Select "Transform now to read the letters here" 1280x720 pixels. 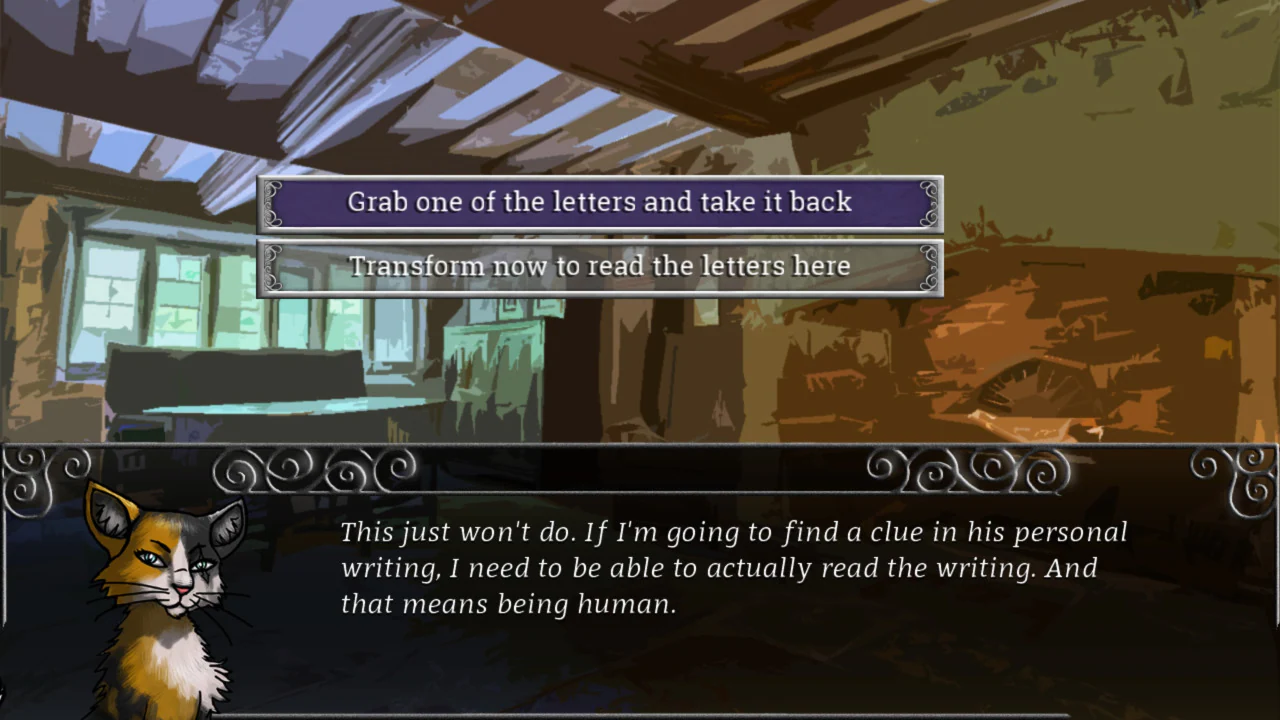click(599, 266)
